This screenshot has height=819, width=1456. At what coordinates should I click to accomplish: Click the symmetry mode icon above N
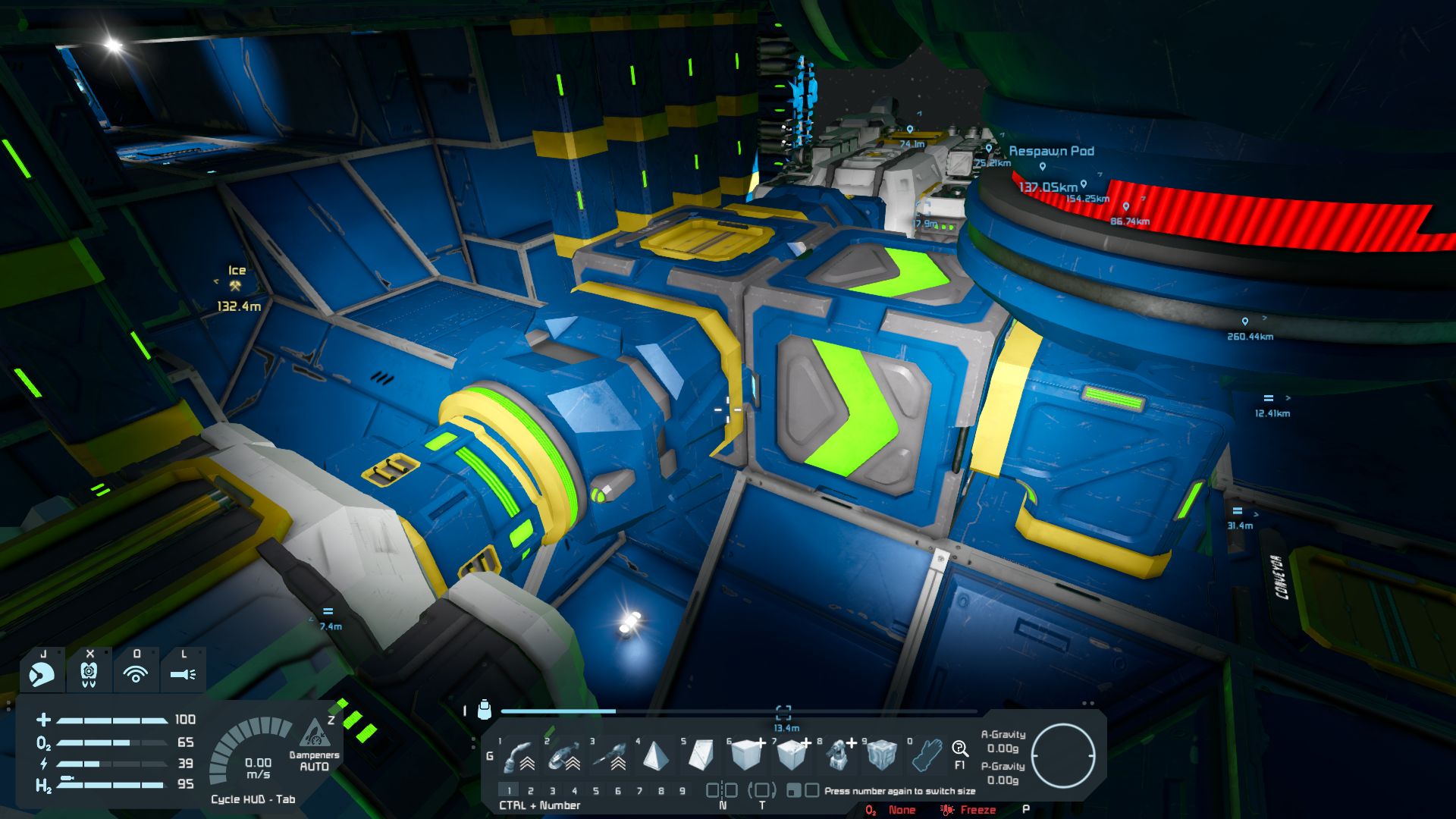pyautogui.click(x=722, y=790)
